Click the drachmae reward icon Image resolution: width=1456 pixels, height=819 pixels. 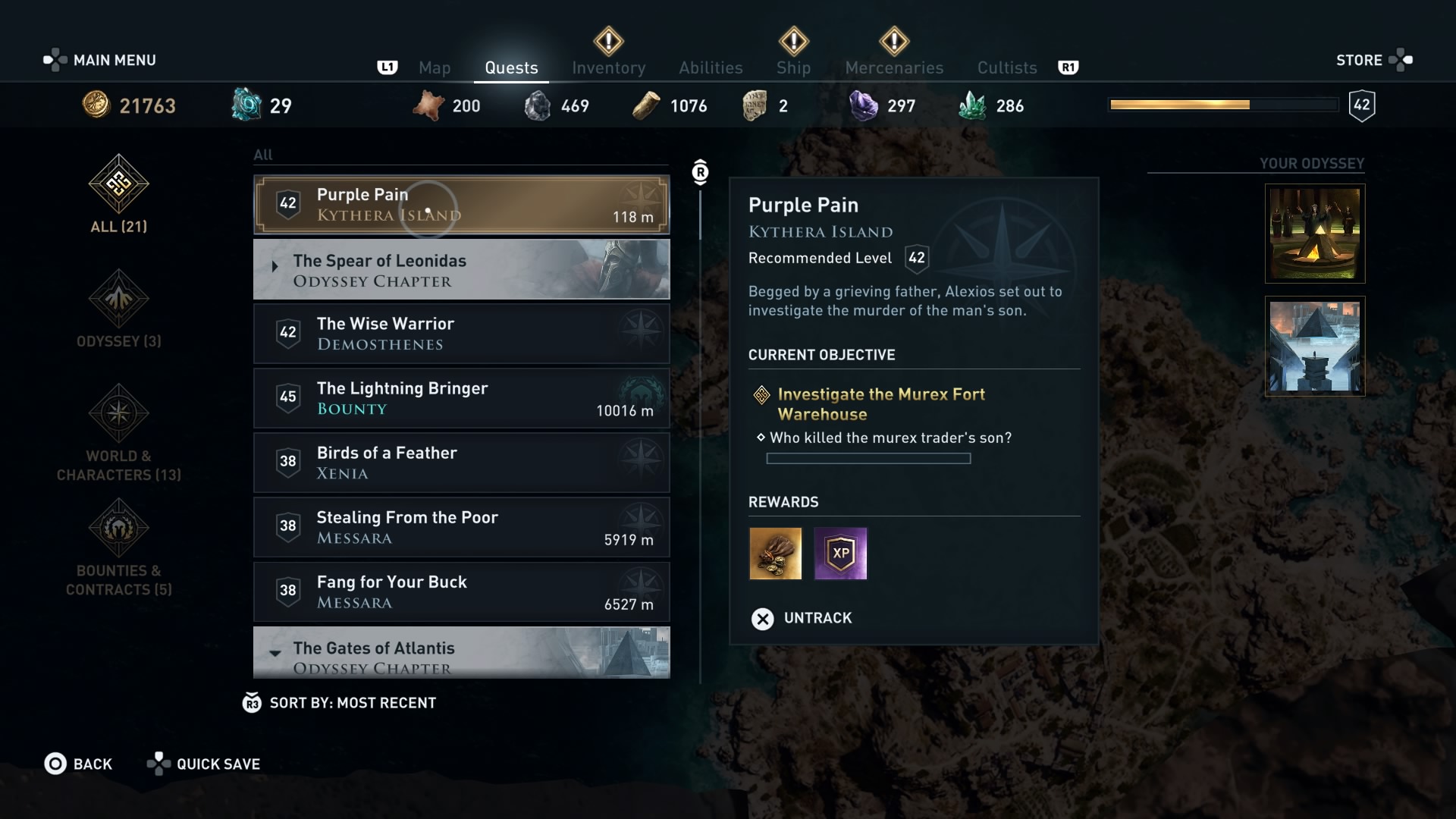pos(775,554)
